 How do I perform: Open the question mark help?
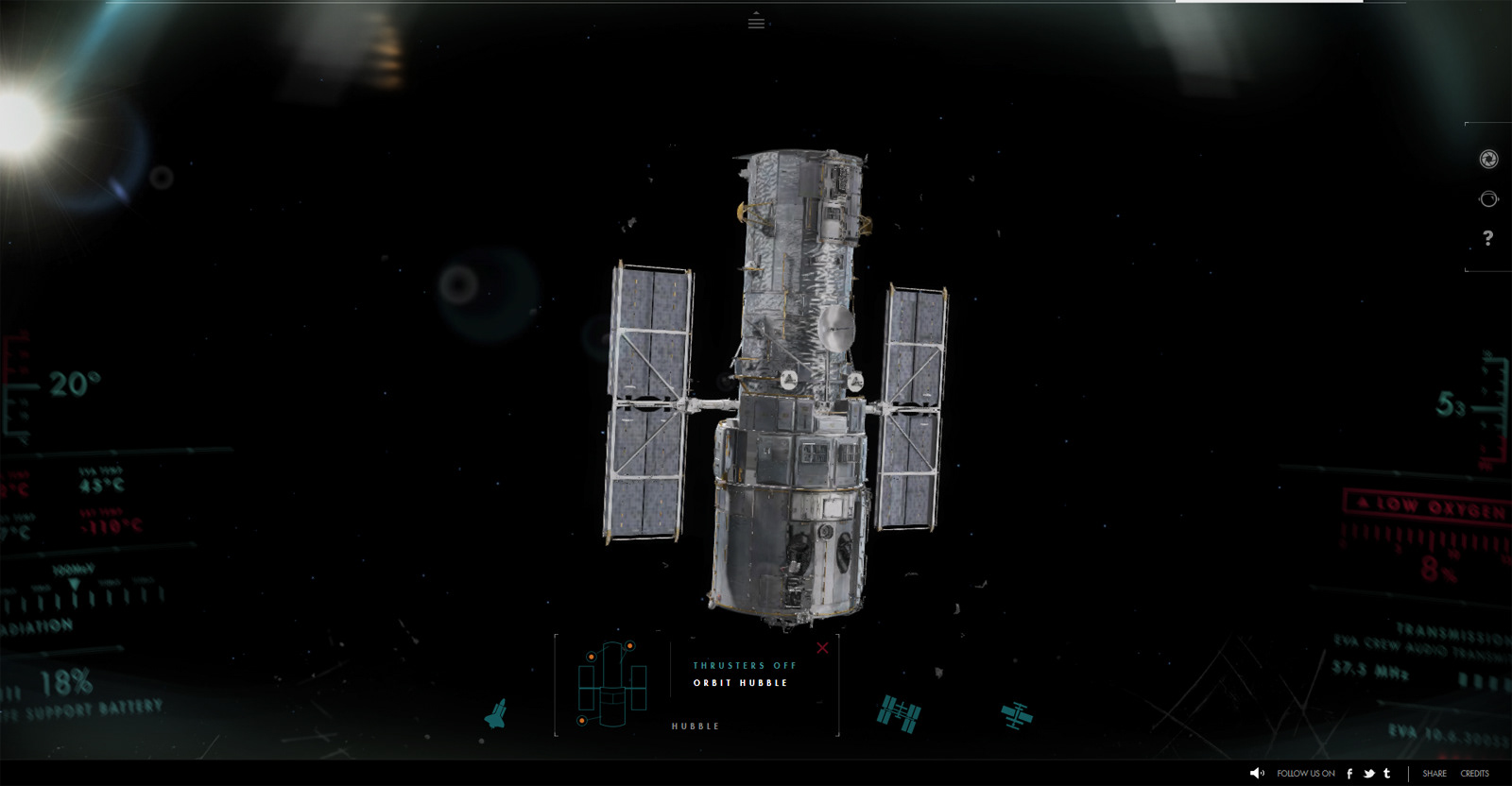[1488, 238]
